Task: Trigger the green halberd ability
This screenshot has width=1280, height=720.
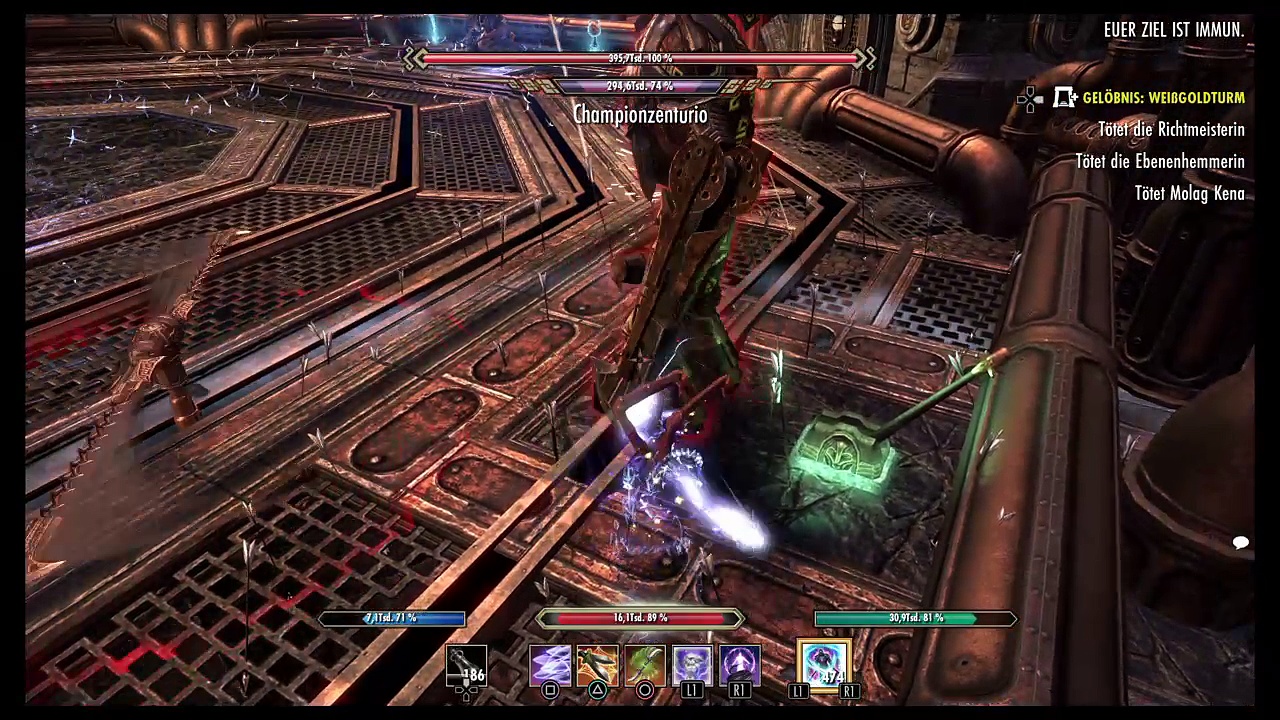Action: 645,665
